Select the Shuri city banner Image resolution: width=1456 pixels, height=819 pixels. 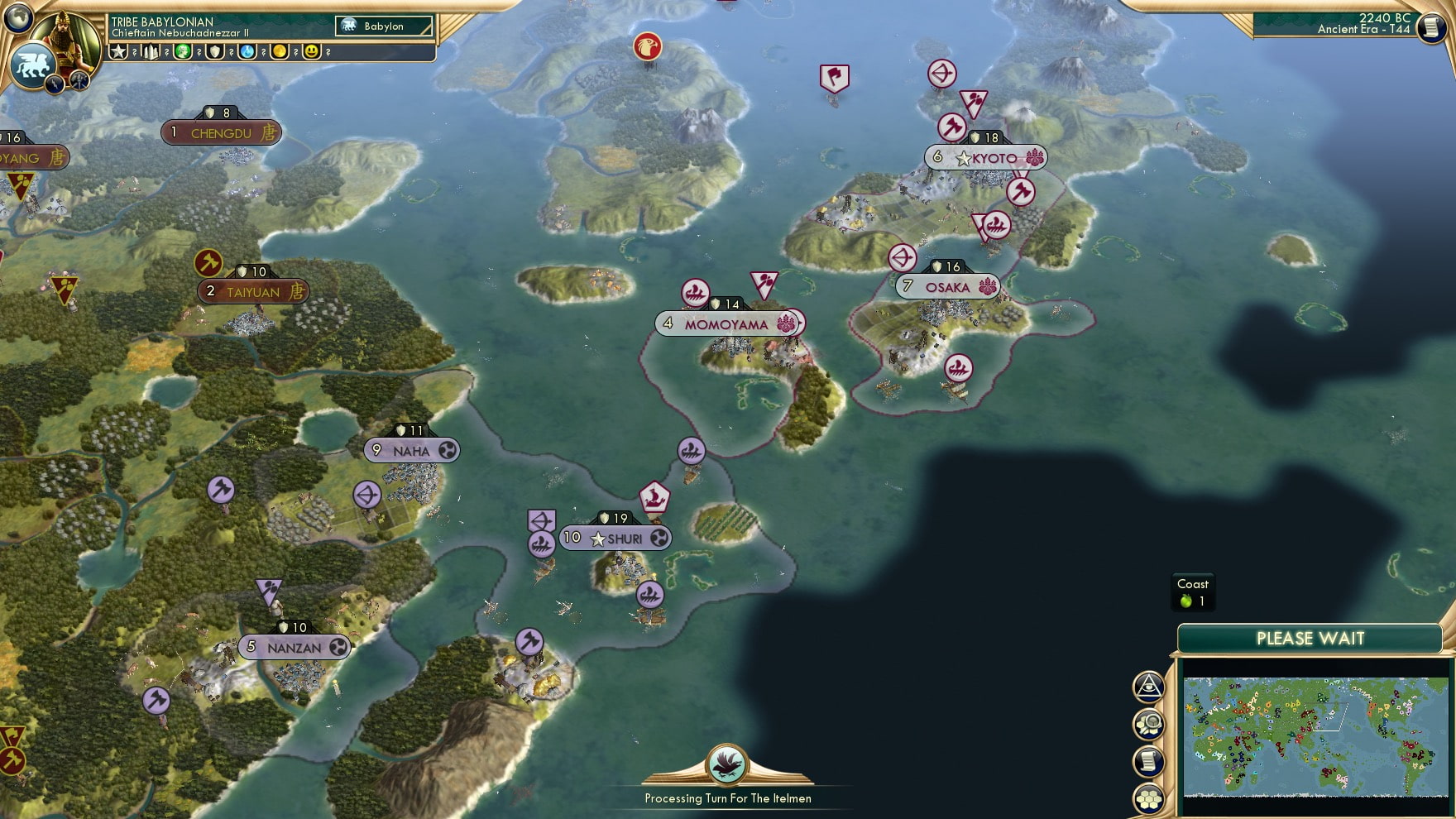pyautogui.click(x=615, y=538)
